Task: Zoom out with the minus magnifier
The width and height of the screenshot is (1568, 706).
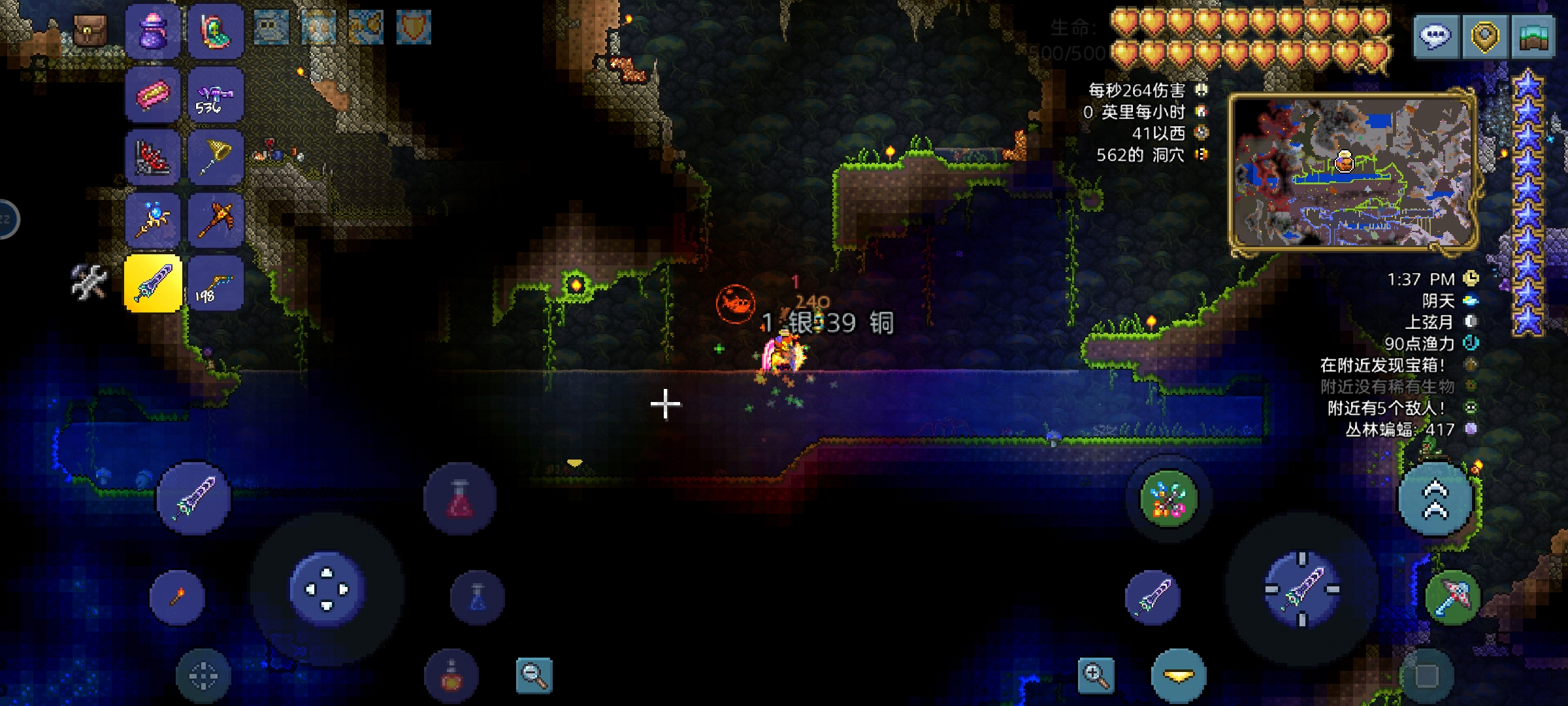Action: 534,675
